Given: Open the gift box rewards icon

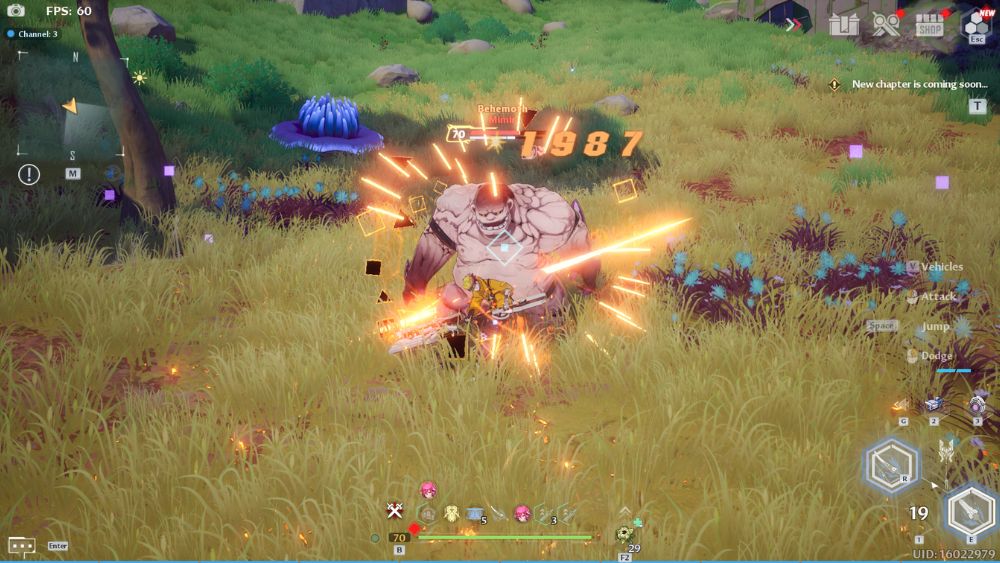Looking at the screenshot, I should [844, 25].
